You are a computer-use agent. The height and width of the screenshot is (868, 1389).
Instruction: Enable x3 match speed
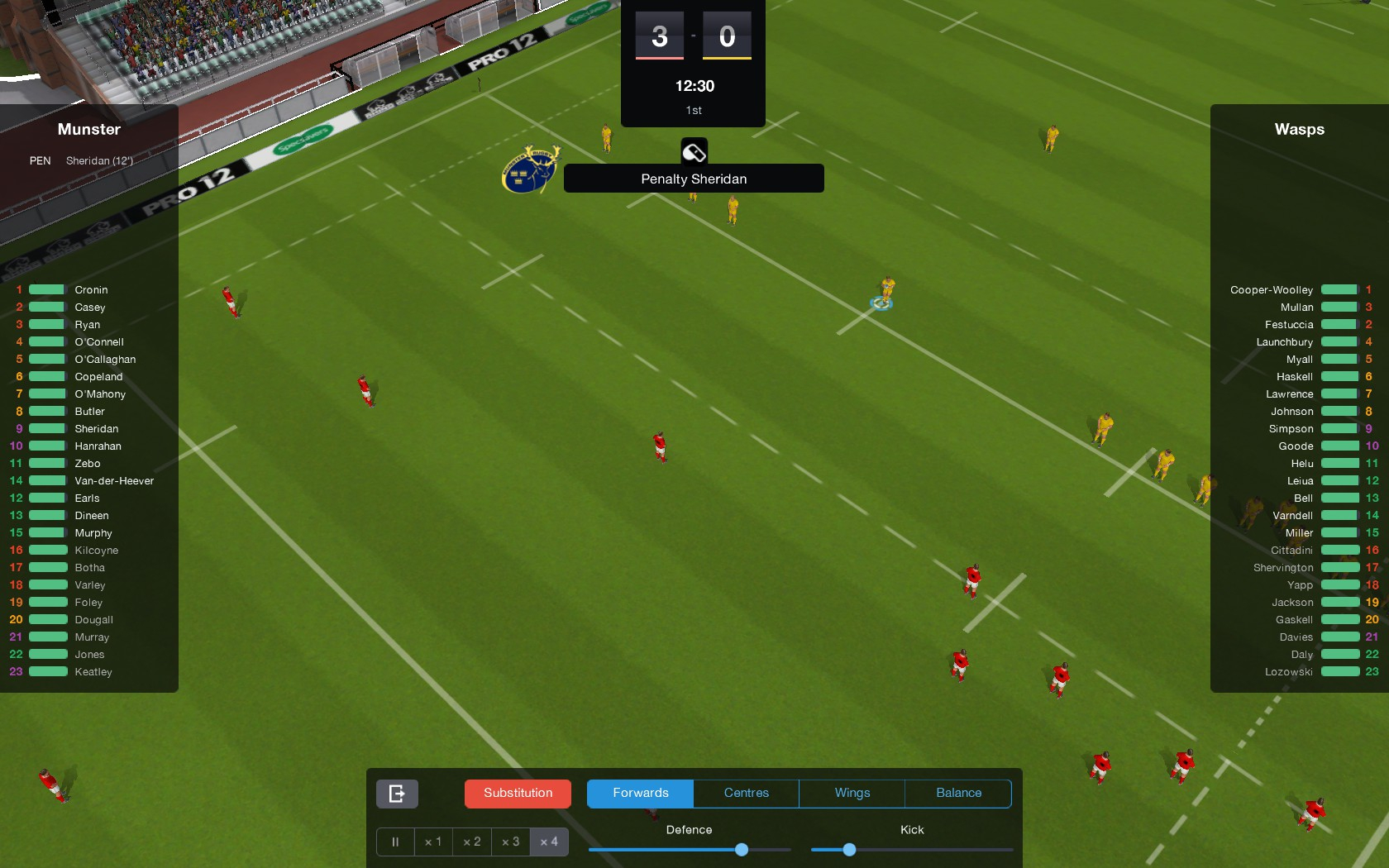tap(510, 842)
